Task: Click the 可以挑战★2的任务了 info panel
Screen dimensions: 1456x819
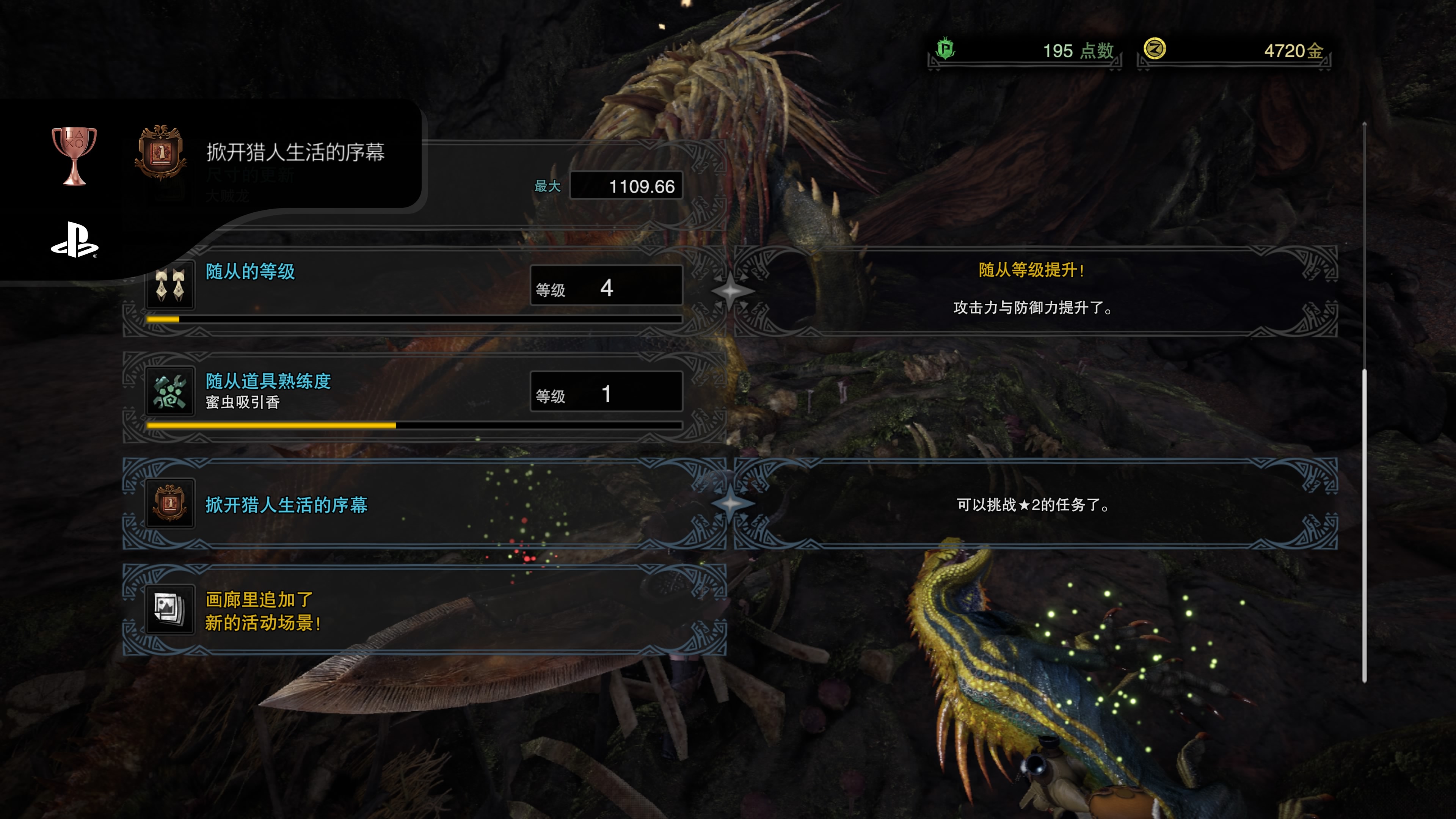Action: click(x=1034, y=504)
